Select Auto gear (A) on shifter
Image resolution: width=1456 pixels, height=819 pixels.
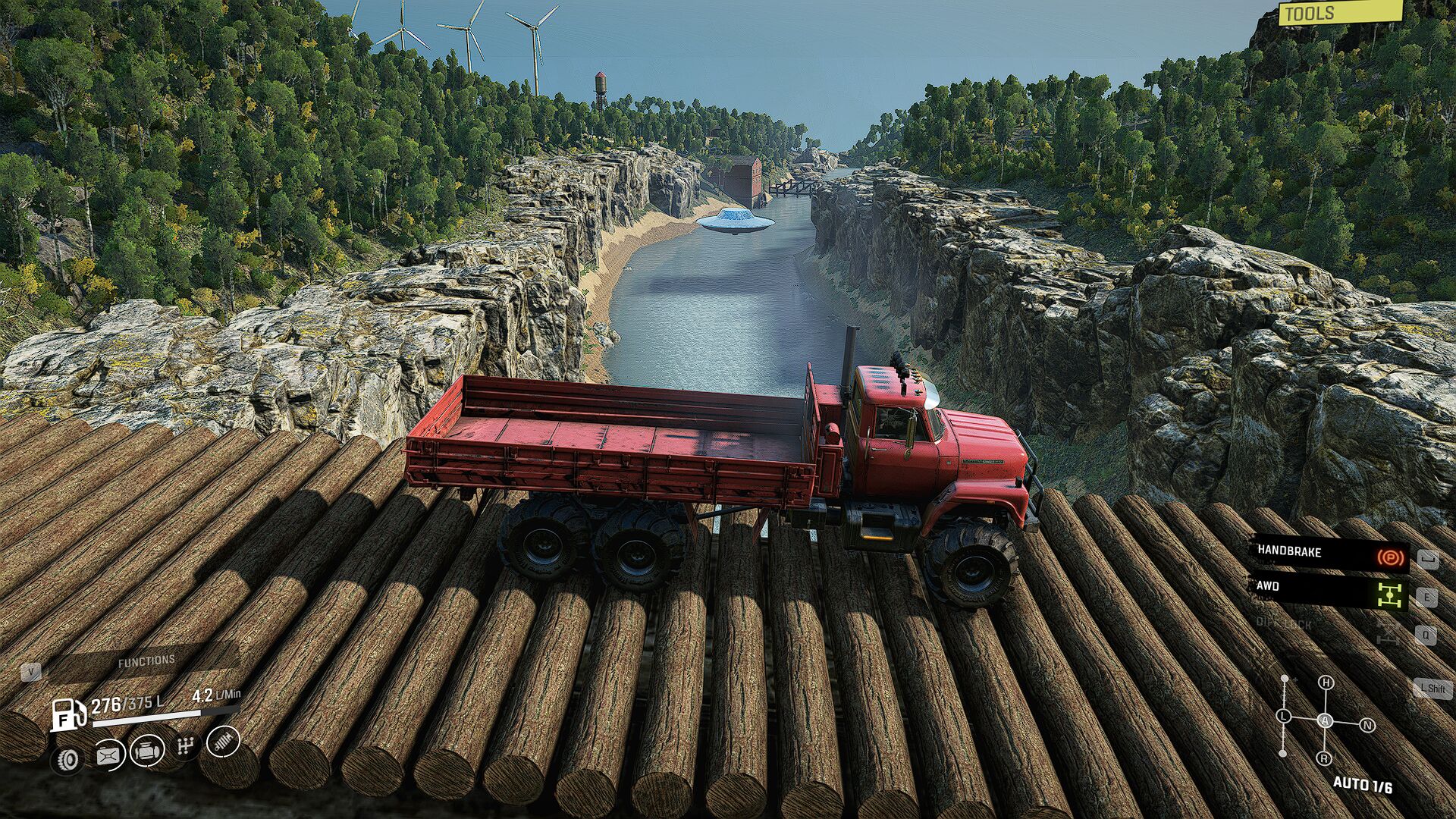pos(1325,720)
